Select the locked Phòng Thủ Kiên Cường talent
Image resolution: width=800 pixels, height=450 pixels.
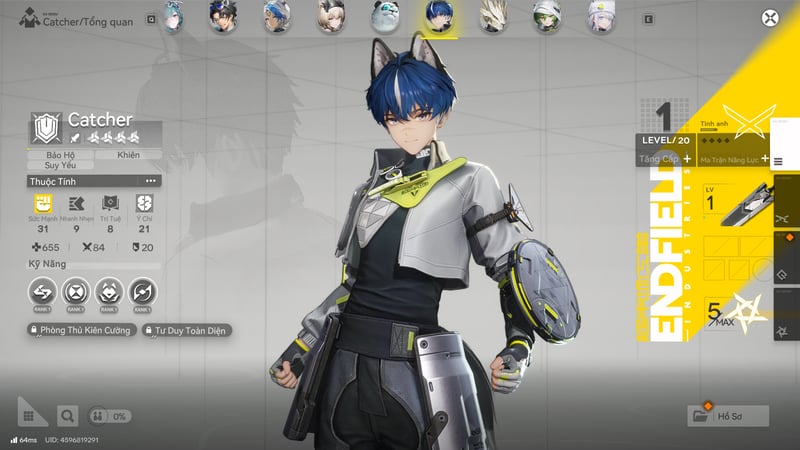pos(82,329)
